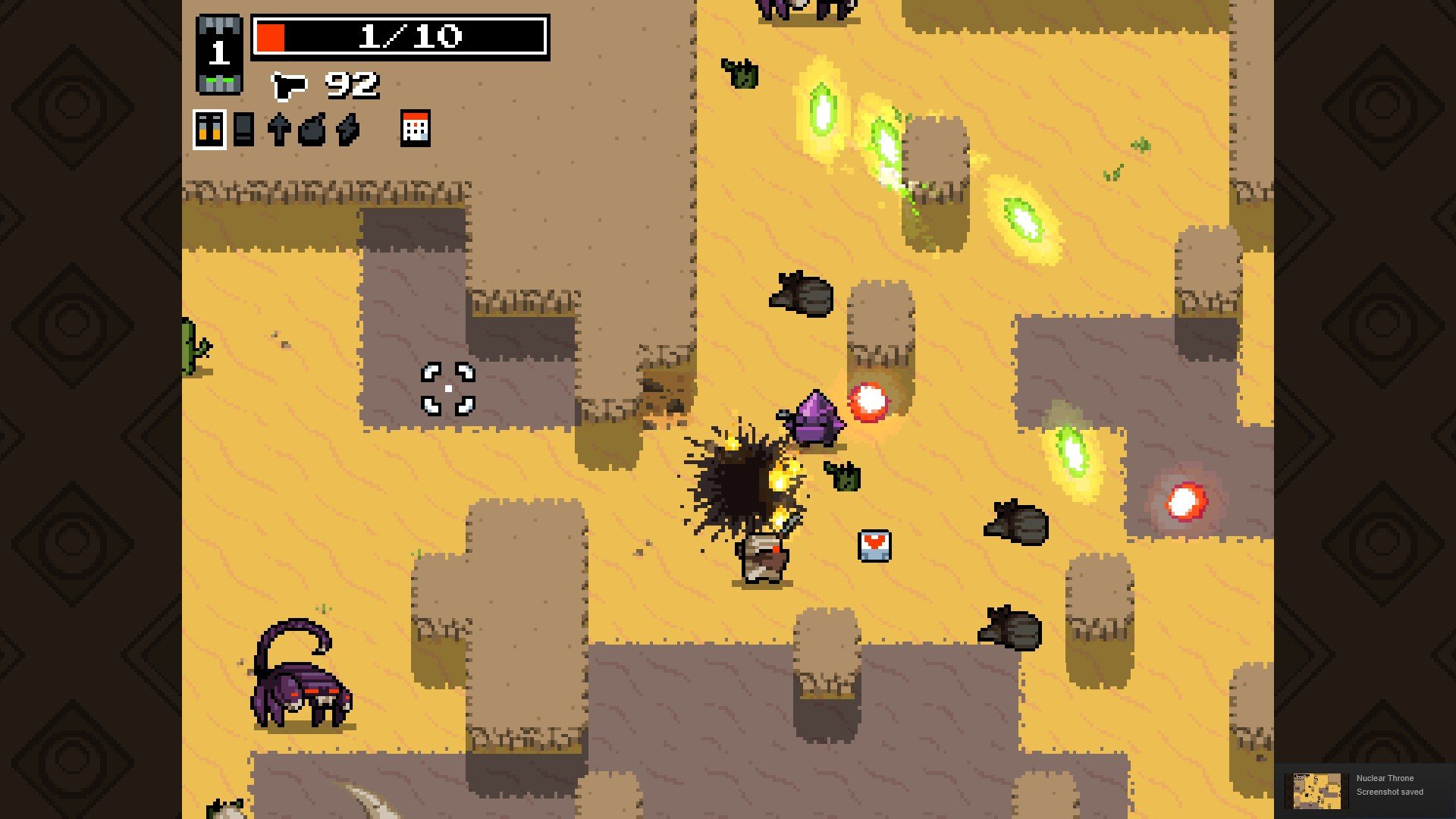
Task: Select the explosives bomb ammo icon
Action: click(x=312, y=130)
